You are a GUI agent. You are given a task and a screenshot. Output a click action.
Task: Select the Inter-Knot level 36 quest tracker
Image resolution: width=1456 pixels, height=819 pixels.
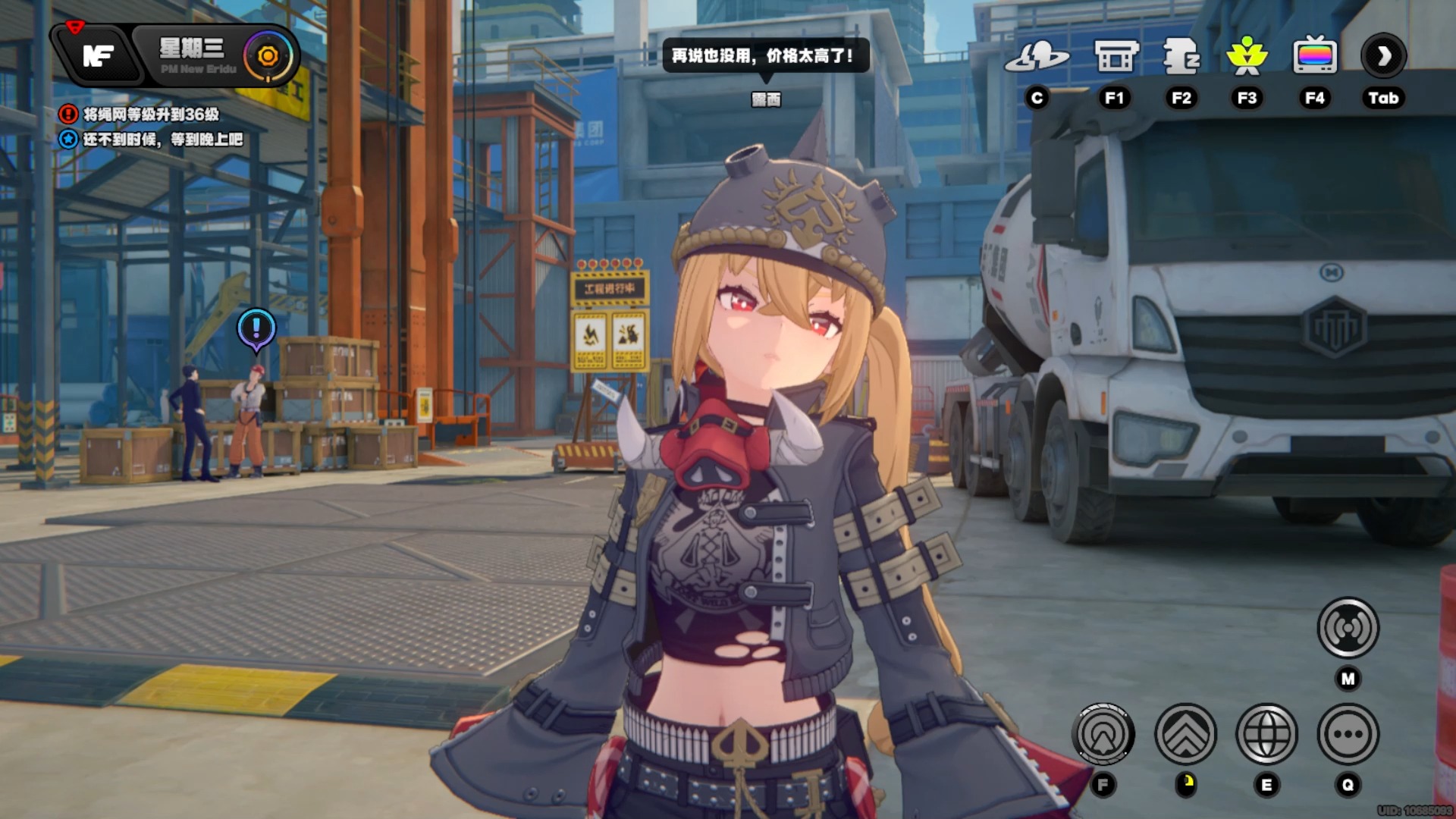point(150,115)
